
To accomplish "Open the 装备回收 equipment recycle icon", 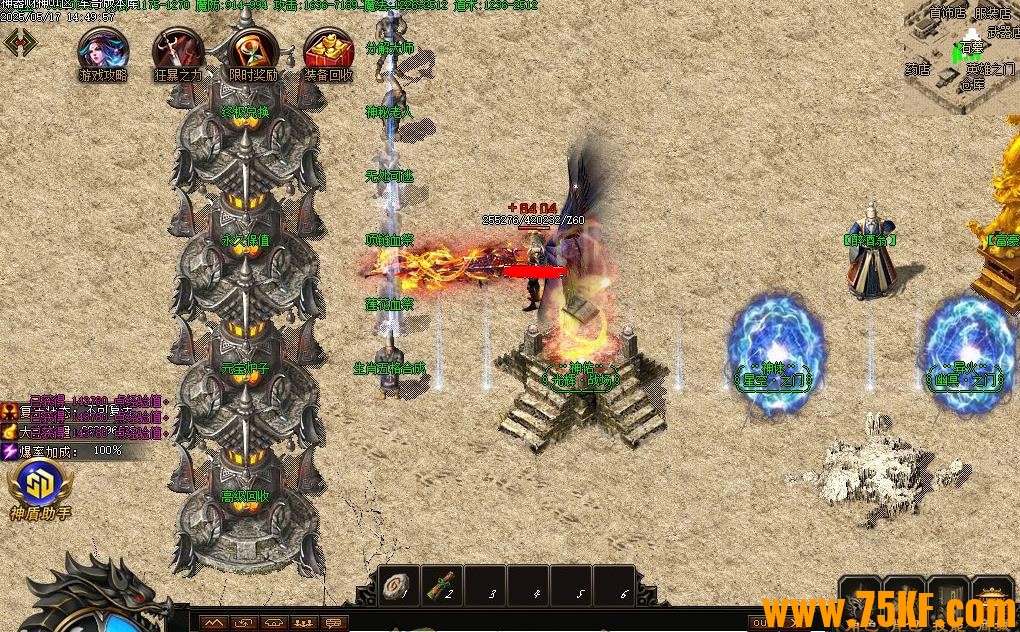I will [327, 51].
